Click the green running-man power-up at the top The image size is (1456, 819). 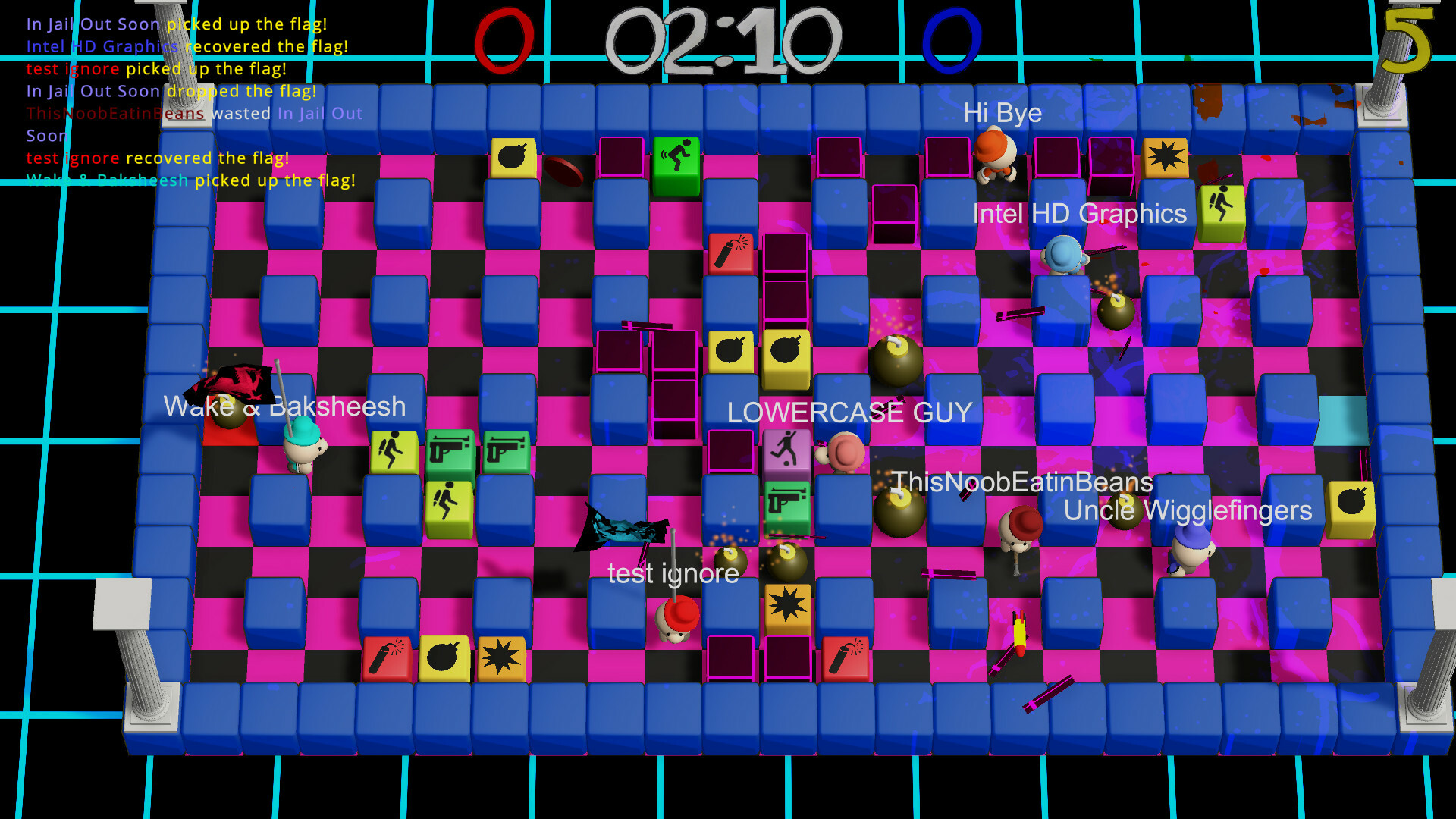(677, 155)
